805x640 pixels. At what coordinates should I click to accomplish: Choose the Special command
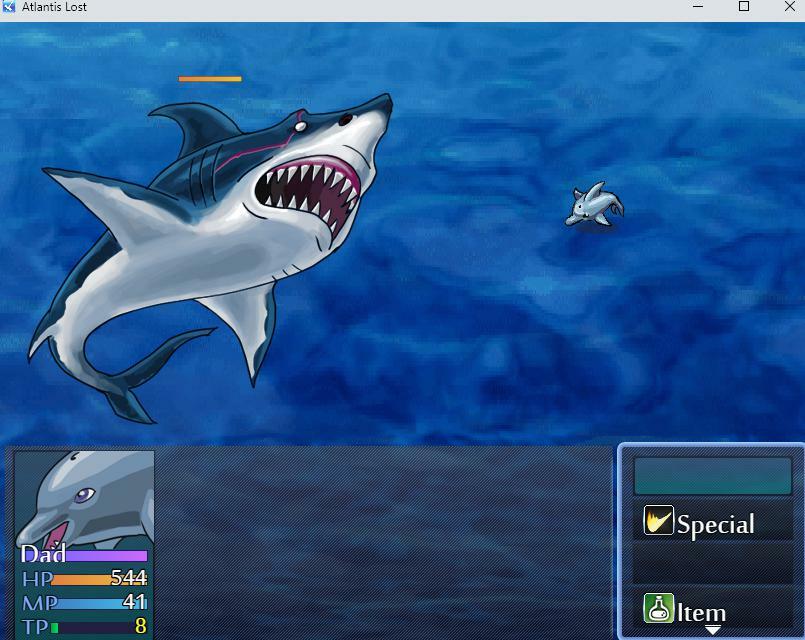(713, 523)
